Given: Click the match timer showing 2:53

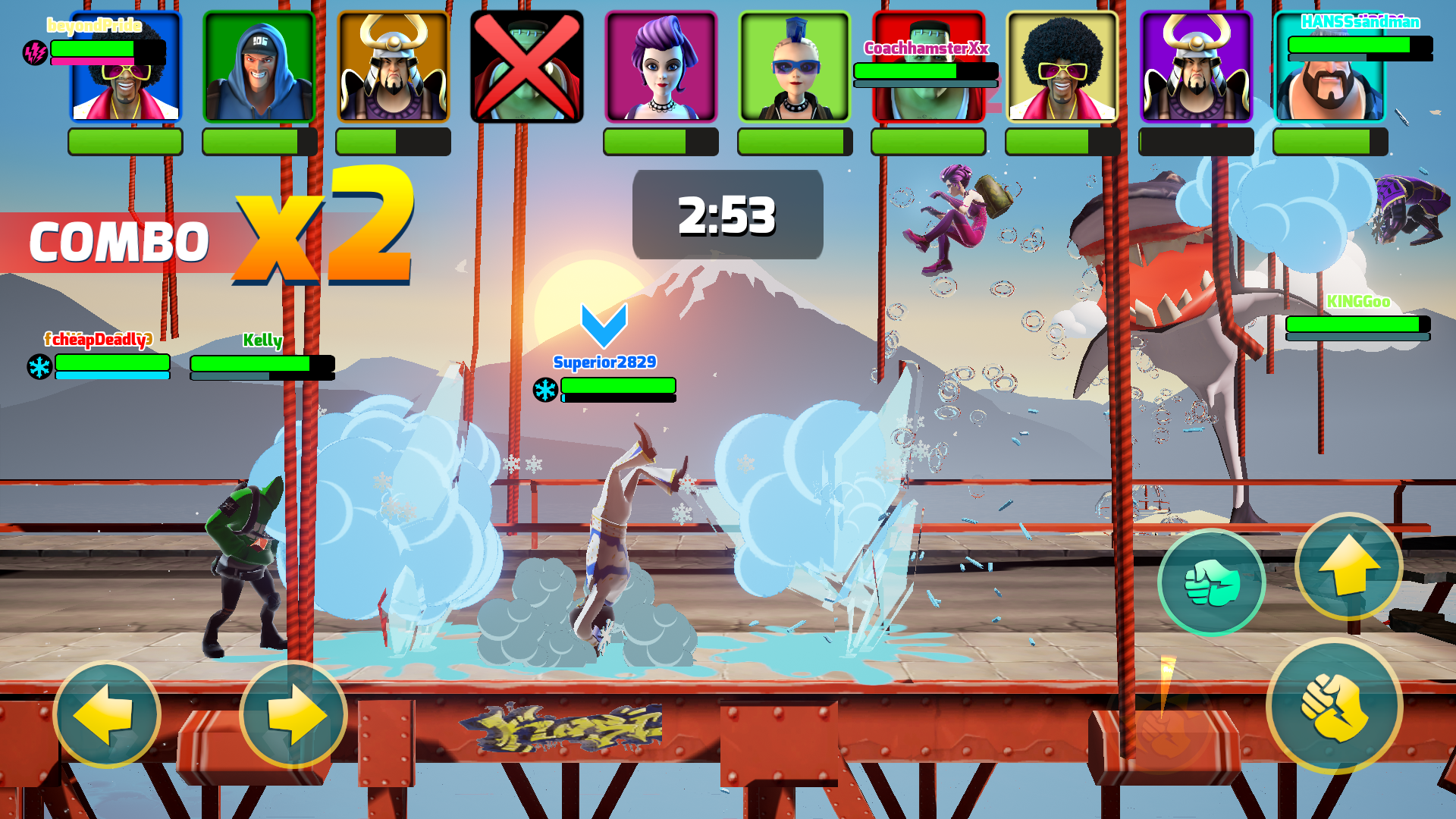Looking at the screenshot, I should (726, 216).
